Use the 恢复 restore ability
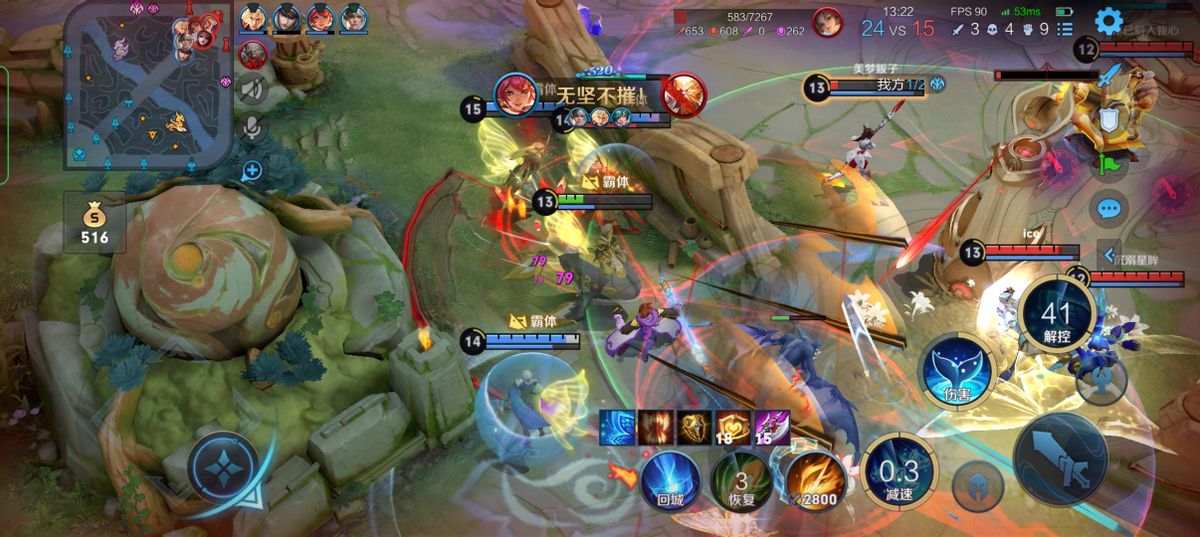The image size is (1200, 537). pyautogui.click(x=741, y=480)
